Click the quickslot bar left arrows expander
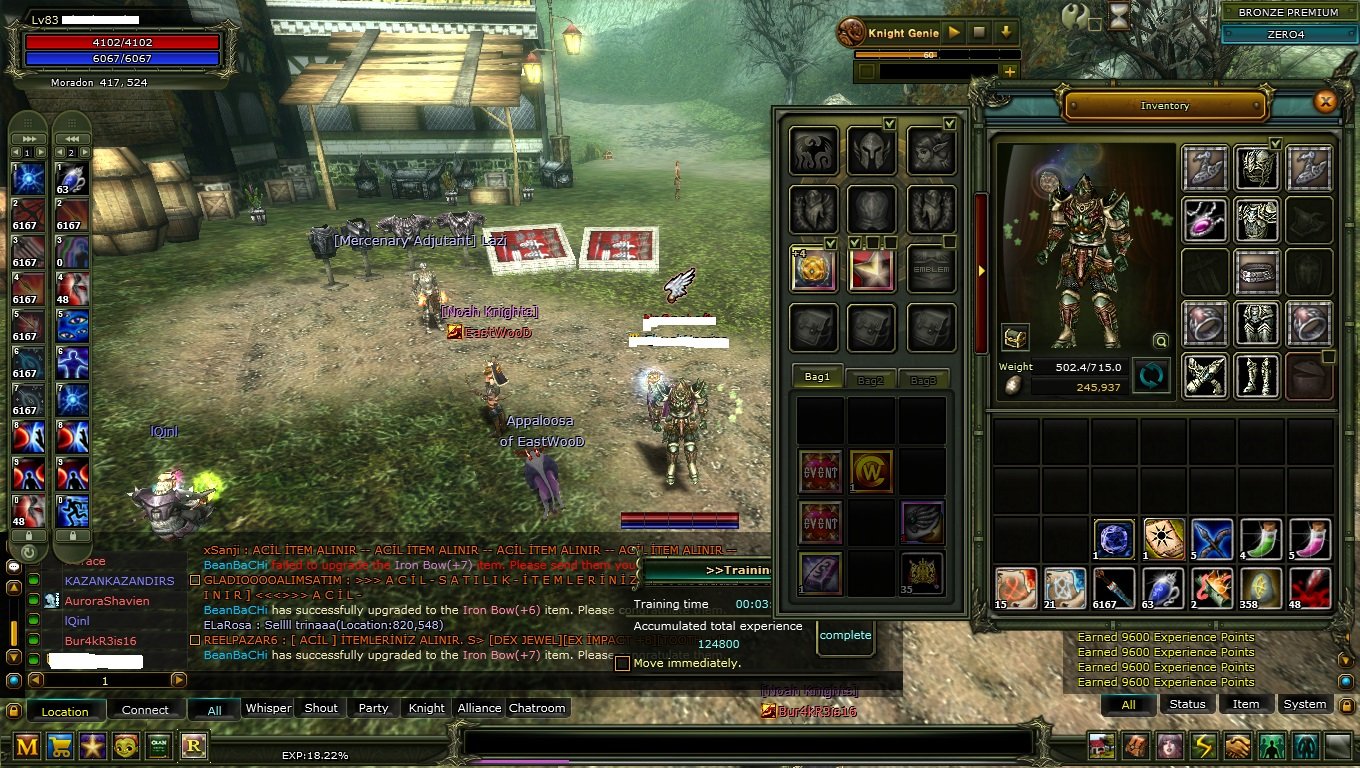This screenshot has height=768, width=1360. (70, 137)
